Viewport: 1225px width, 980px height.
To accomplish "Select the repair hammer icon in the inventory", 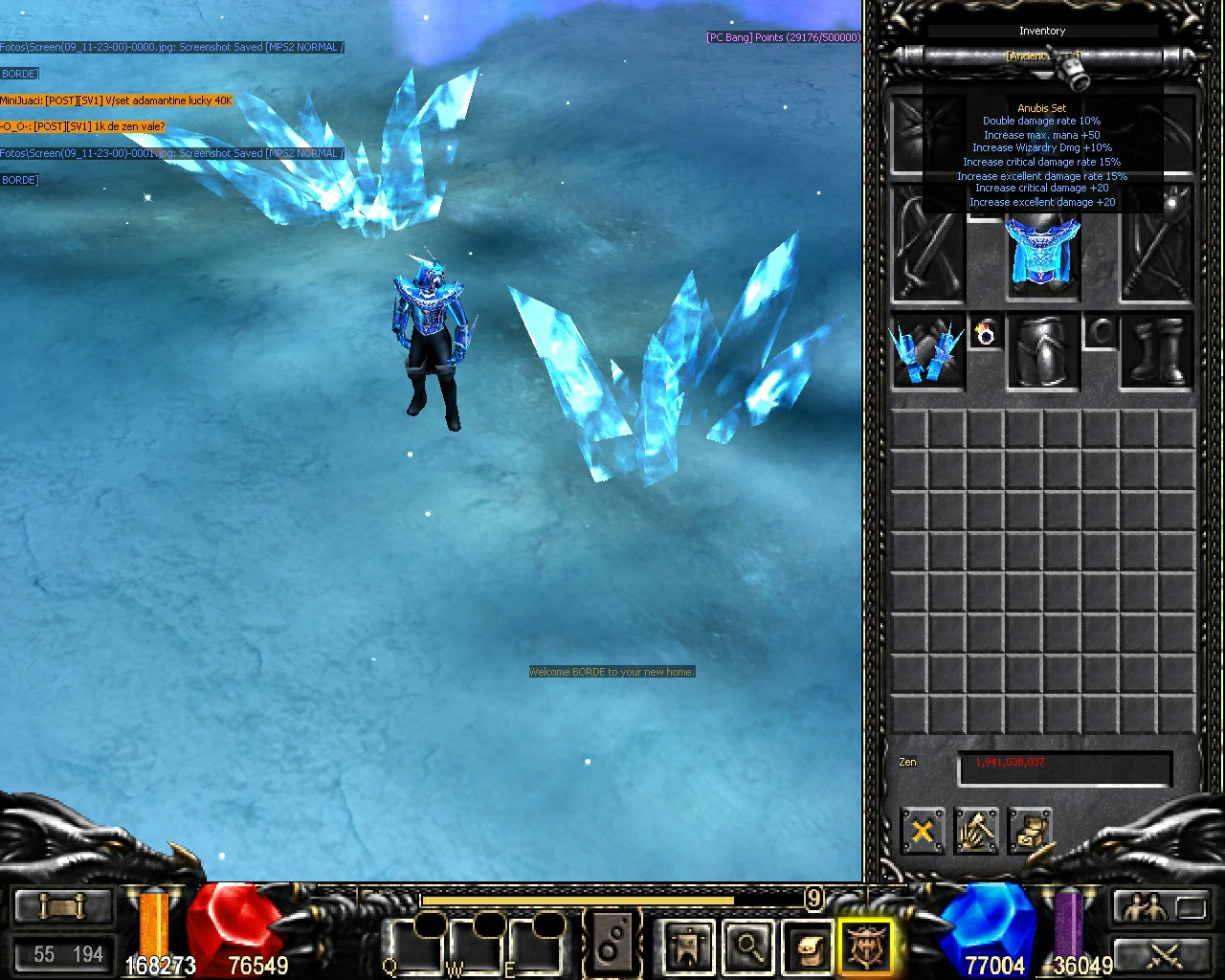I will 976,831.
